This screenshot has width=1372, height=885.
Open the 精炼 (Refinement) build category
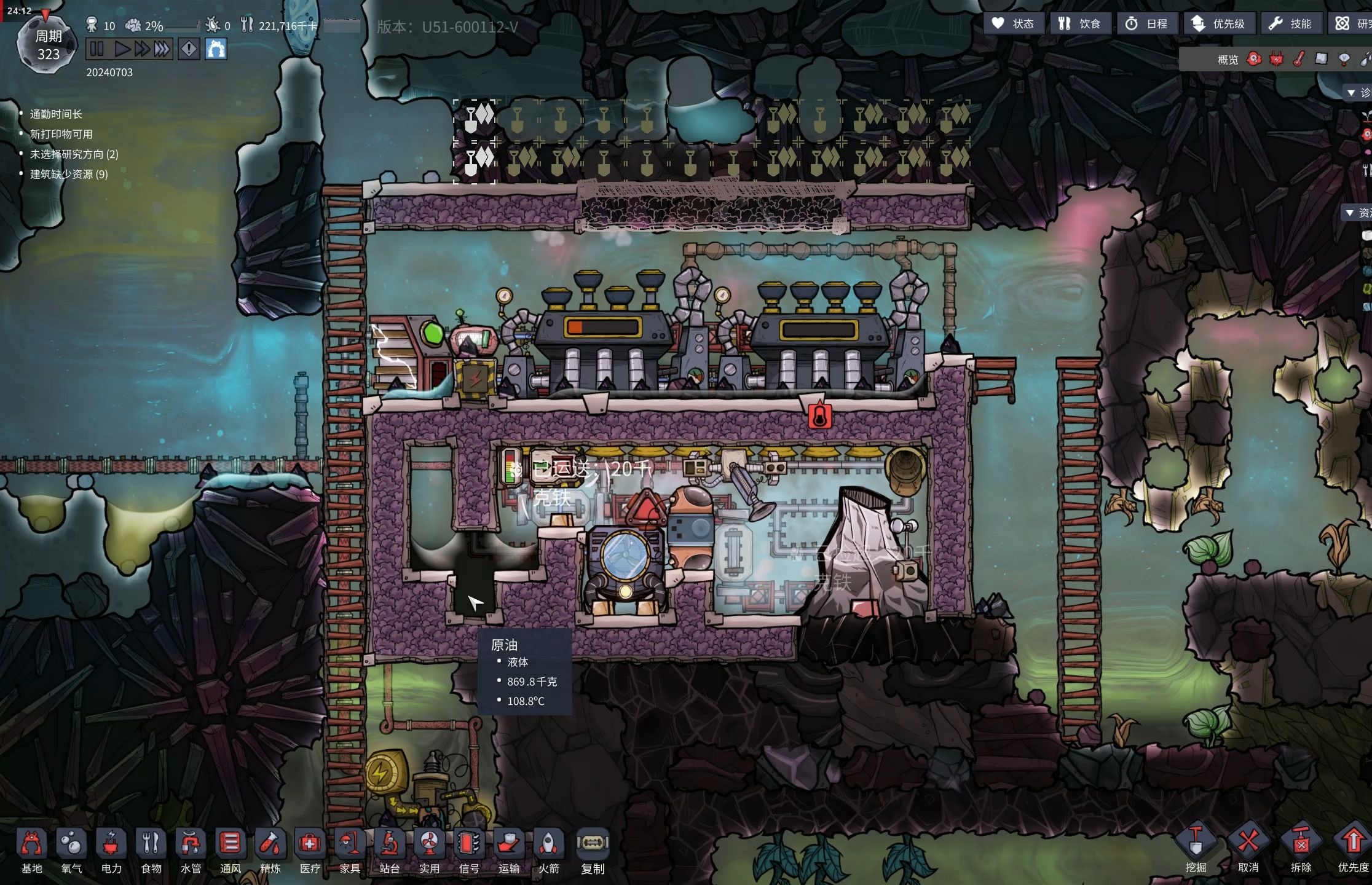point(270,851)
